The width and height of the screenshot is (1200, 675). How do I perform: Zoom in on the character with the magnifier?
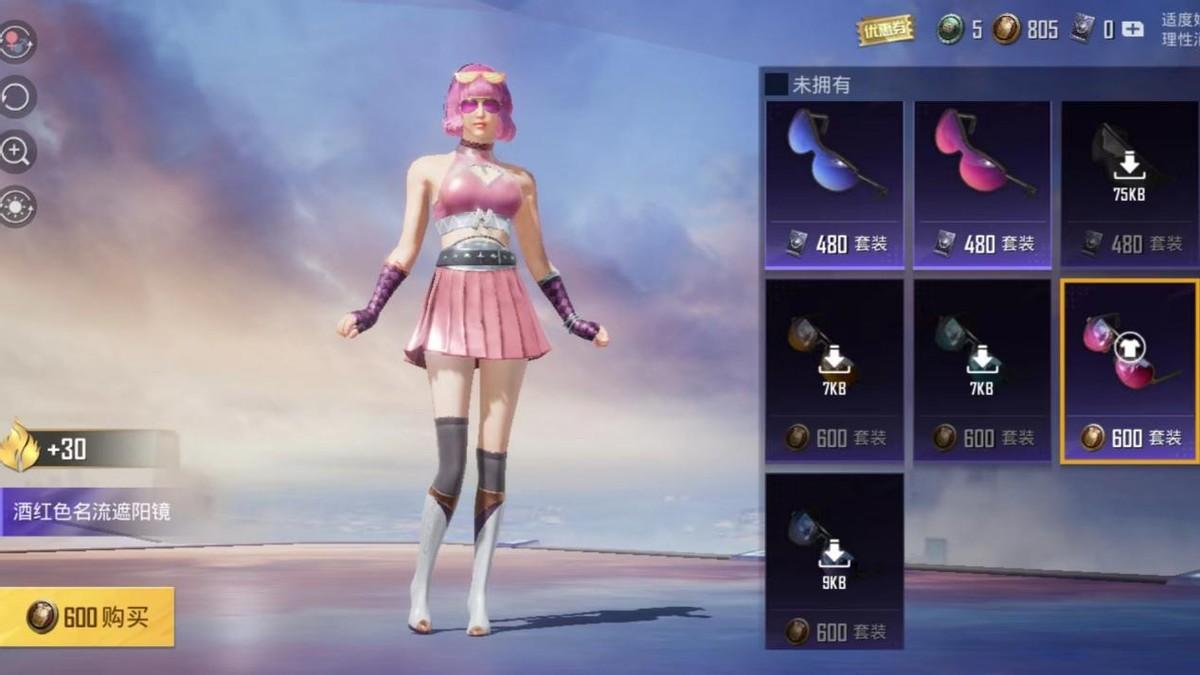[18, 152]
